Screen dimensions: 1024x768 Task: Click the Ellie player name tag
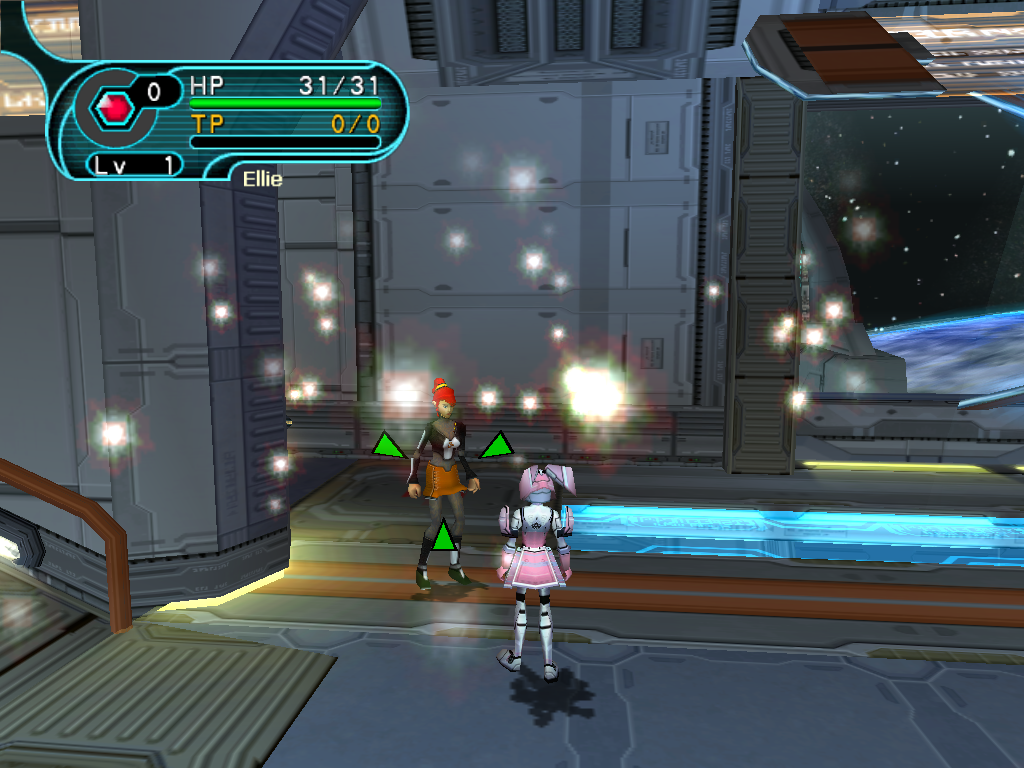262,179
